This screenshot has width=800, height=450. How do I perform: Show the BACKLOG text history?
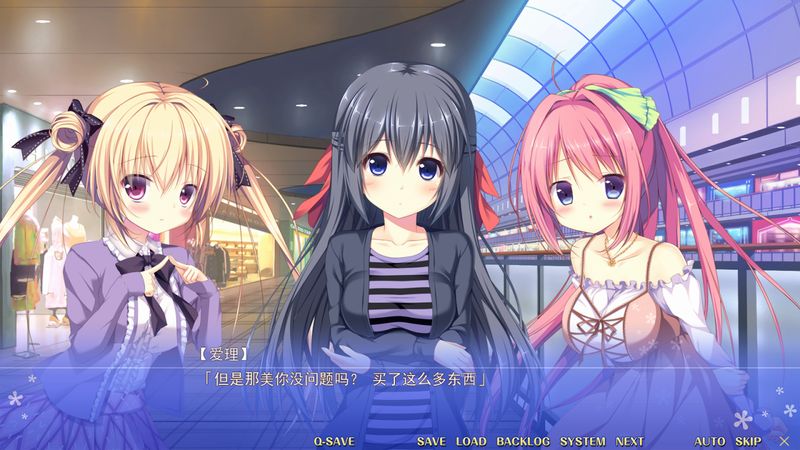tap(523, 441)
